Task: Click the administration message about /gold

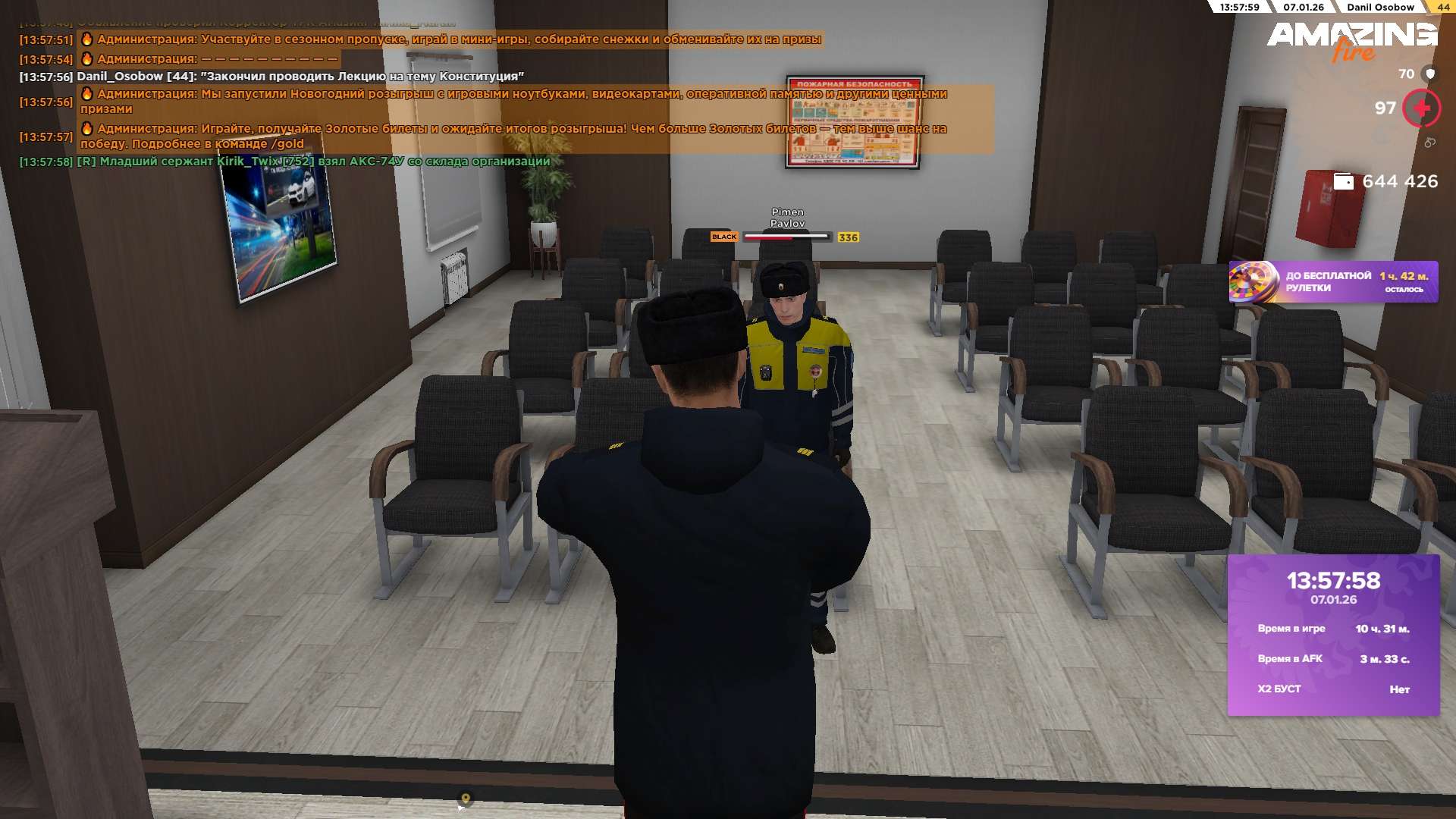Action: pos(513,136)
